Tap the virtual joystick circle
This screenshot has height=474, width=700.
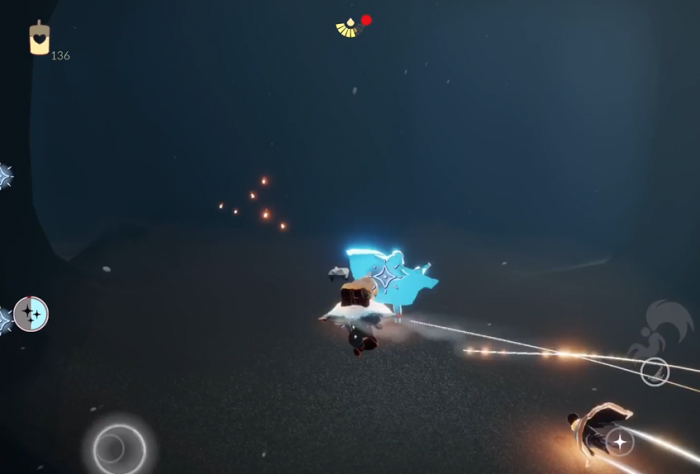119,446
